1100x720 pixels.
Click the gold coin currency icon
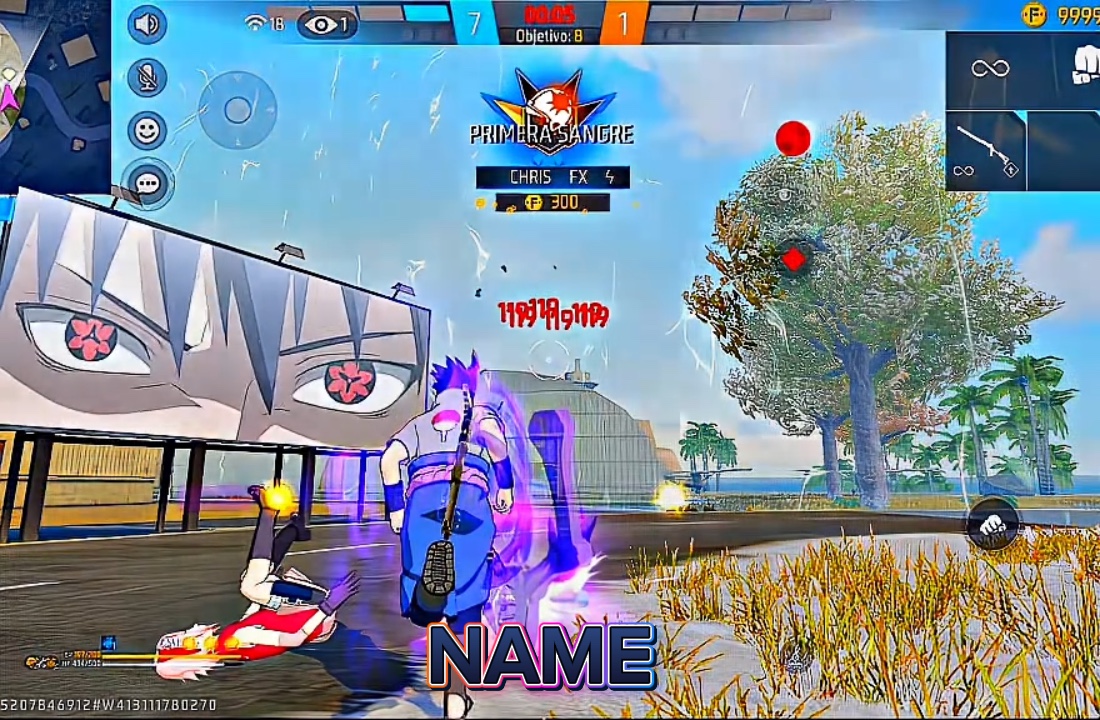click(x=1033, y=14)
